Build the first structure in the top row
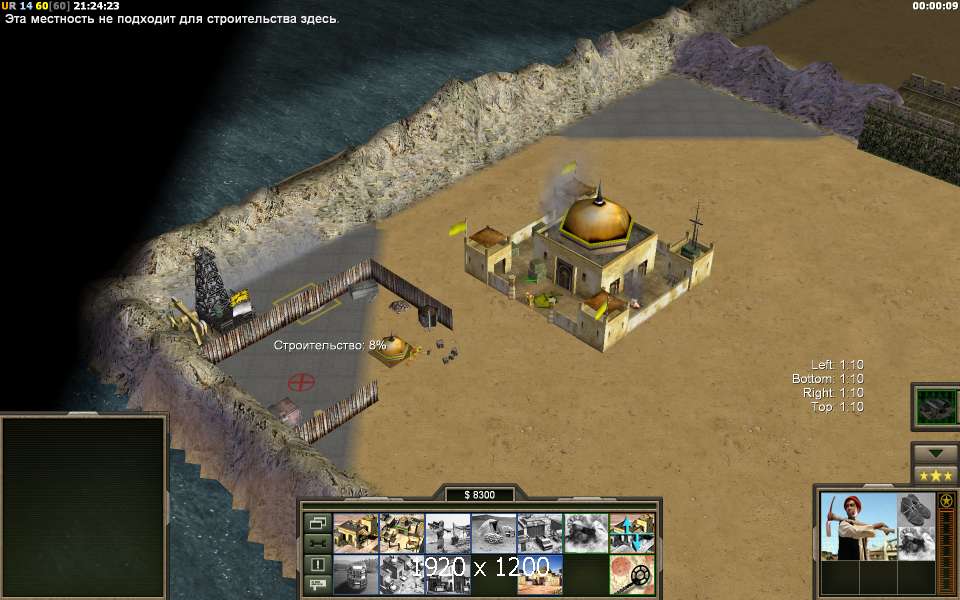Image resolution: width=960 pixels, height=600 pixels. click(x=355, y=533)
